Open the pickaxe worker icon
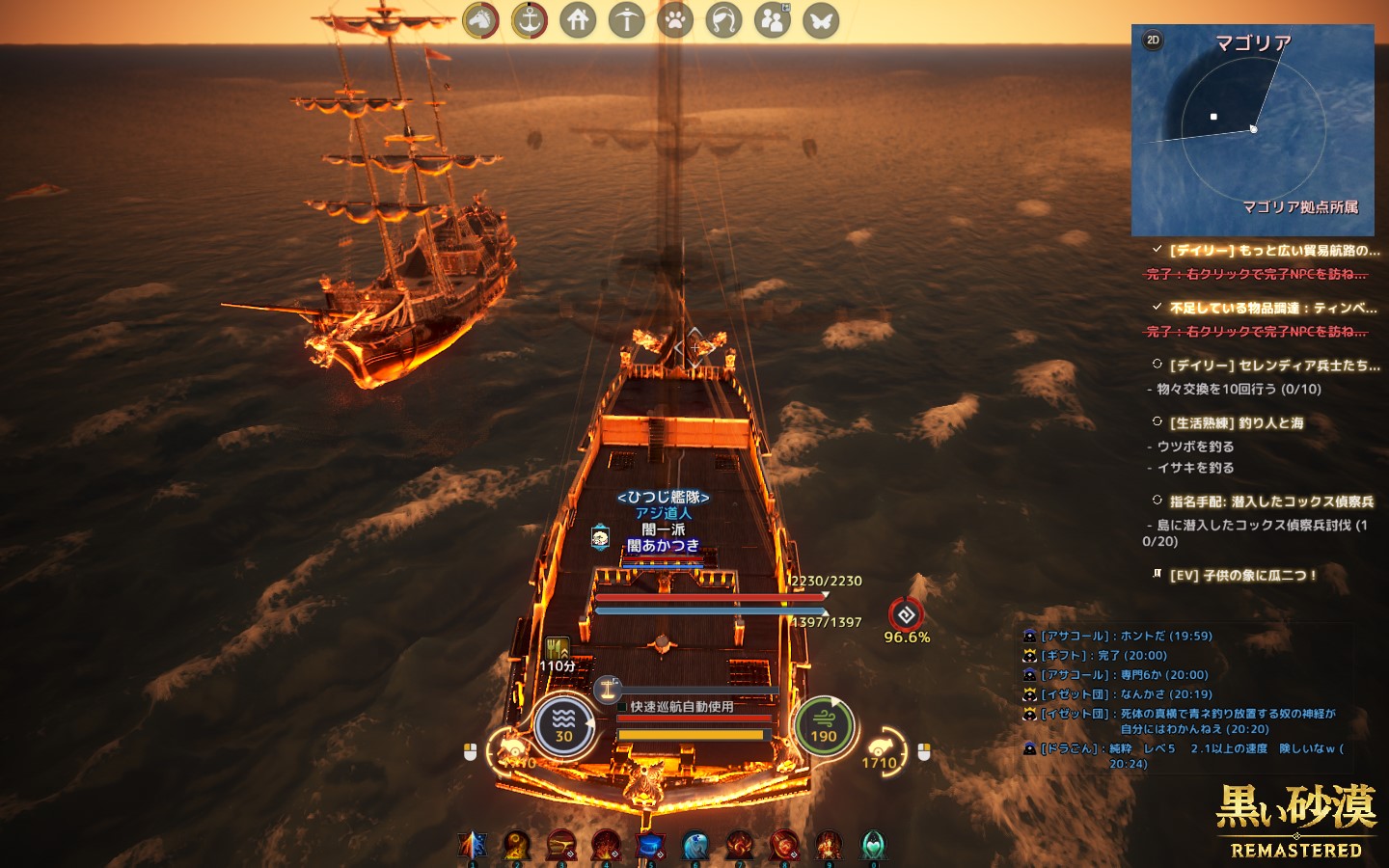Image resolution: width=1389 pixels, height=868 pixels. (x=626, y=20)
